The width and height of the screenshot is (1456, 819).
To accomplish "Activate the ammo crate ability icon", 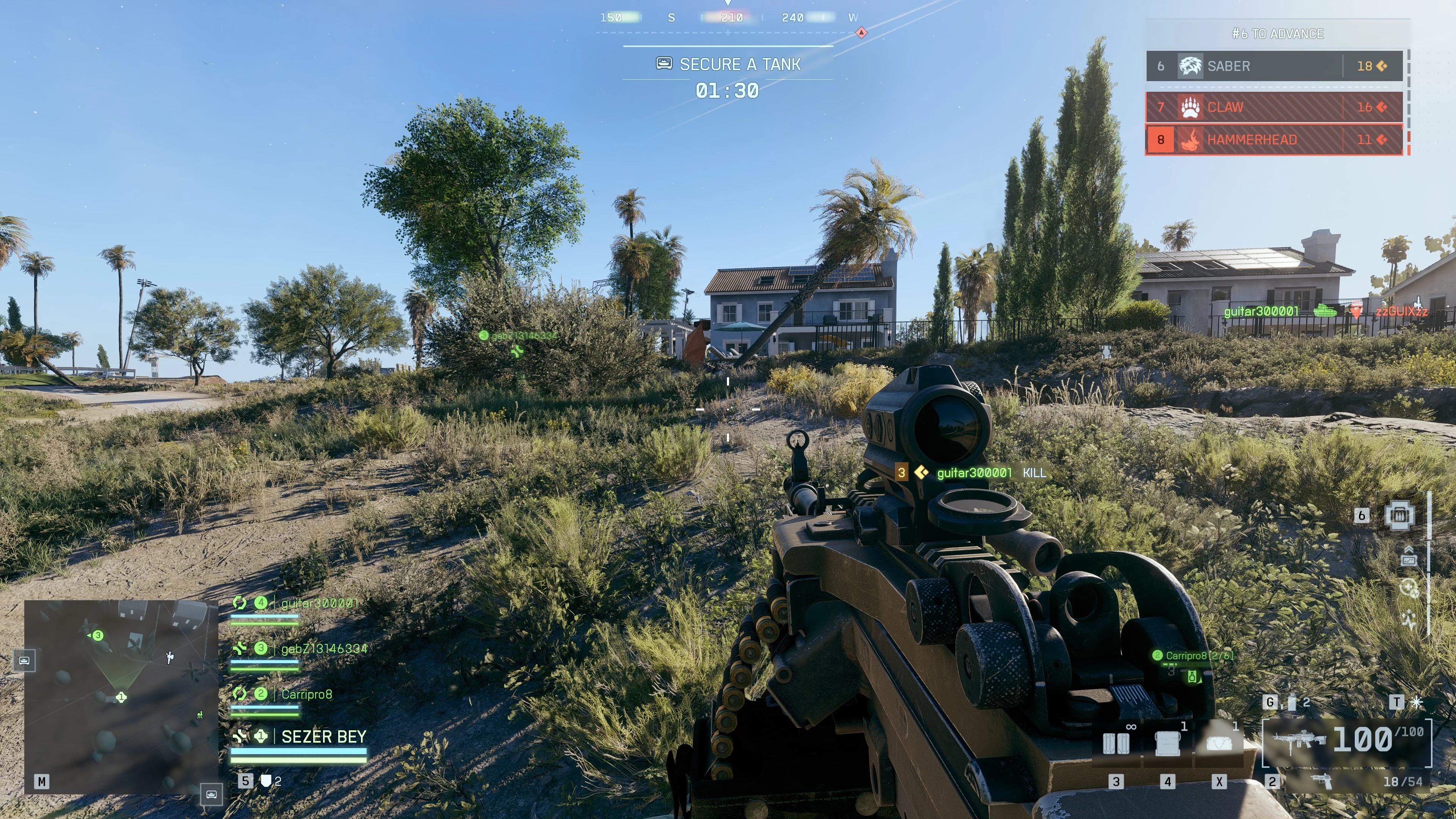I will (x=1399, y=515).
